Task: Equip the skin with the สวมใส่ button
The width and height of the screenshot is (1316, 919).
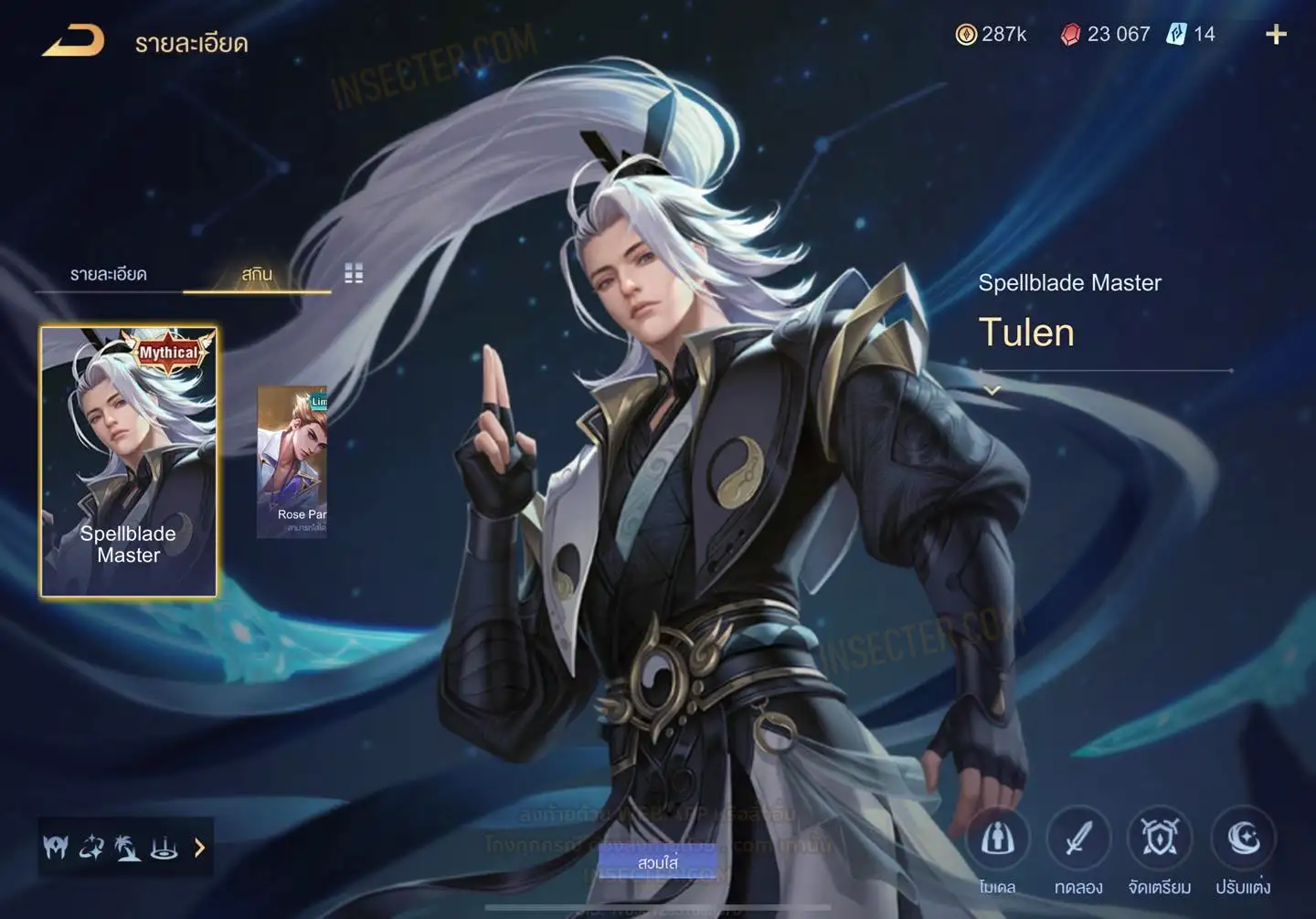Action: coord(658,862)
